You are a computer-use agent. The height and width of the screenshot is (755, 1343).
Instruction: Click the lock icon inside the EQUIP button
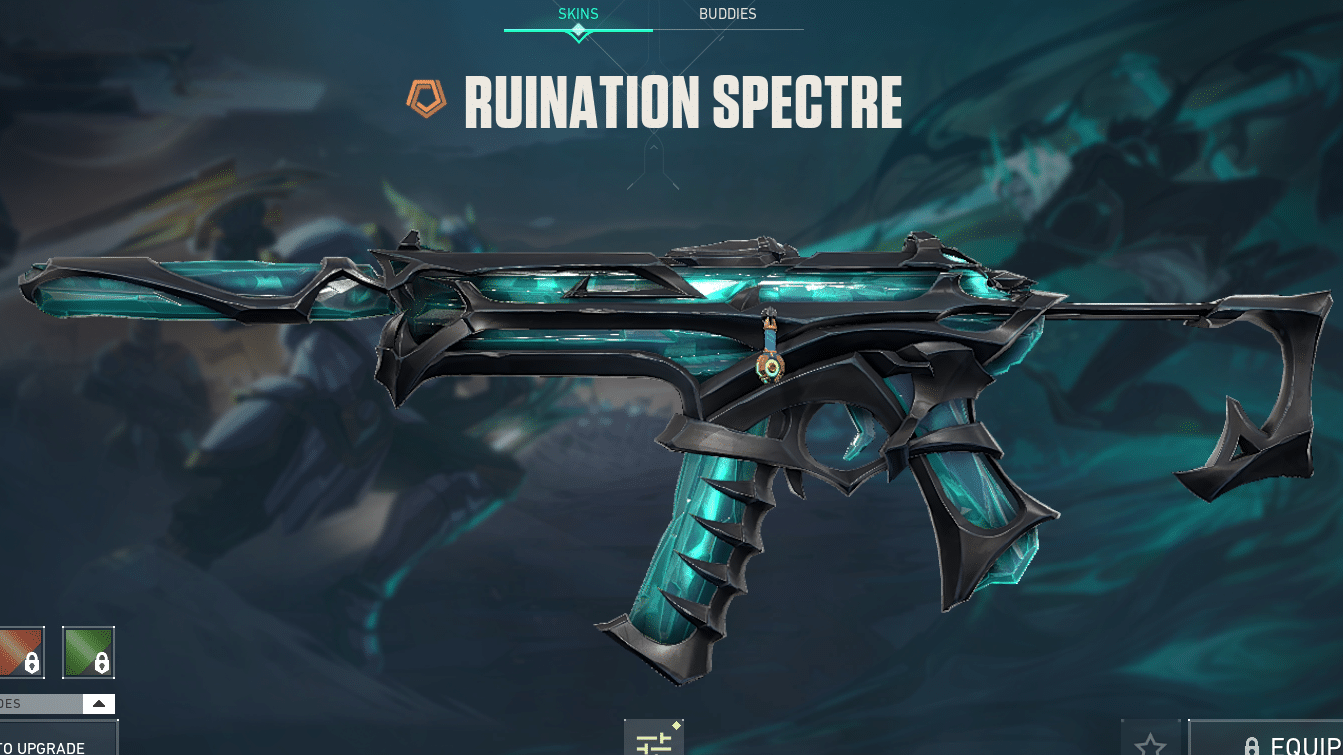(x=1253, y=745)
